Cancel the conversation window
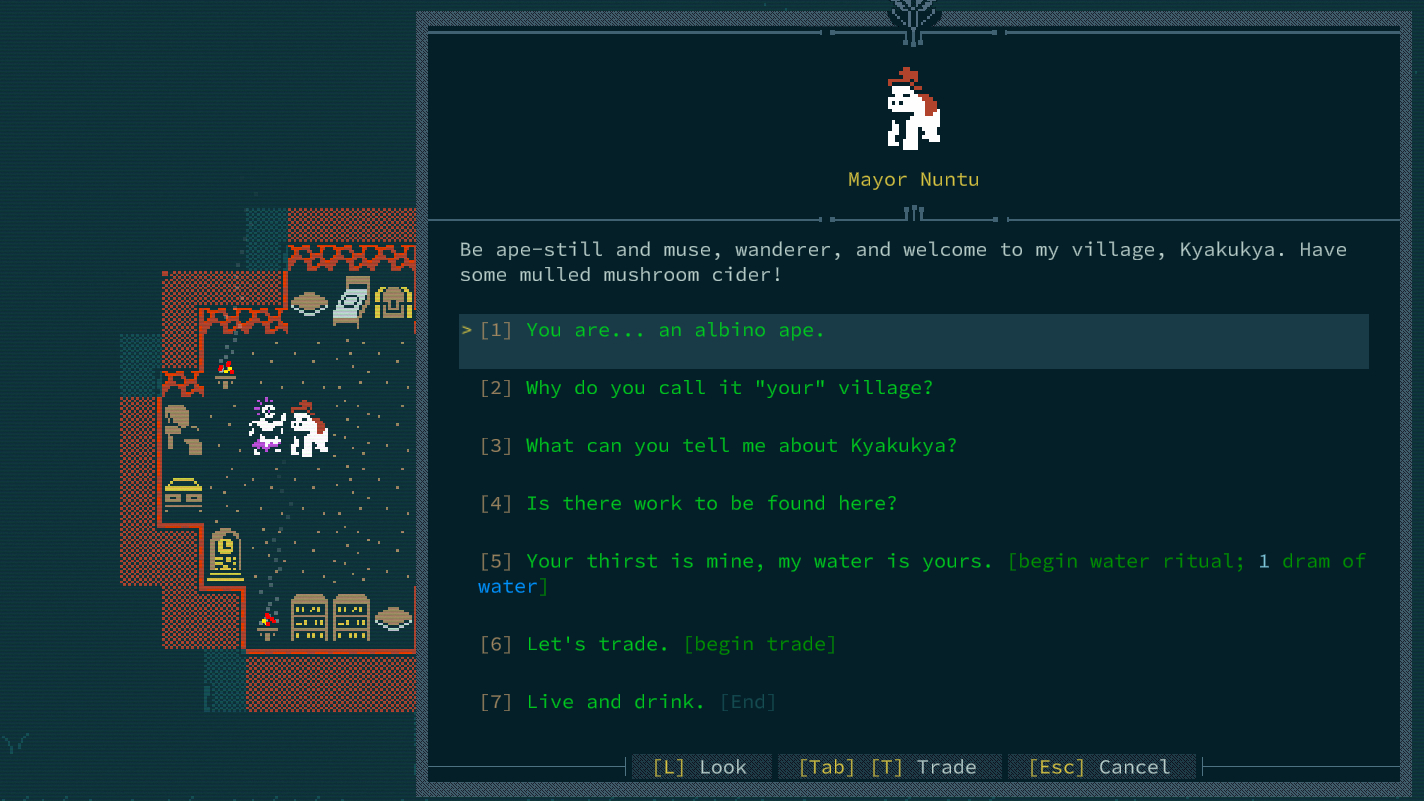This screenshot has width=1424, height=801. (1100, 767)
